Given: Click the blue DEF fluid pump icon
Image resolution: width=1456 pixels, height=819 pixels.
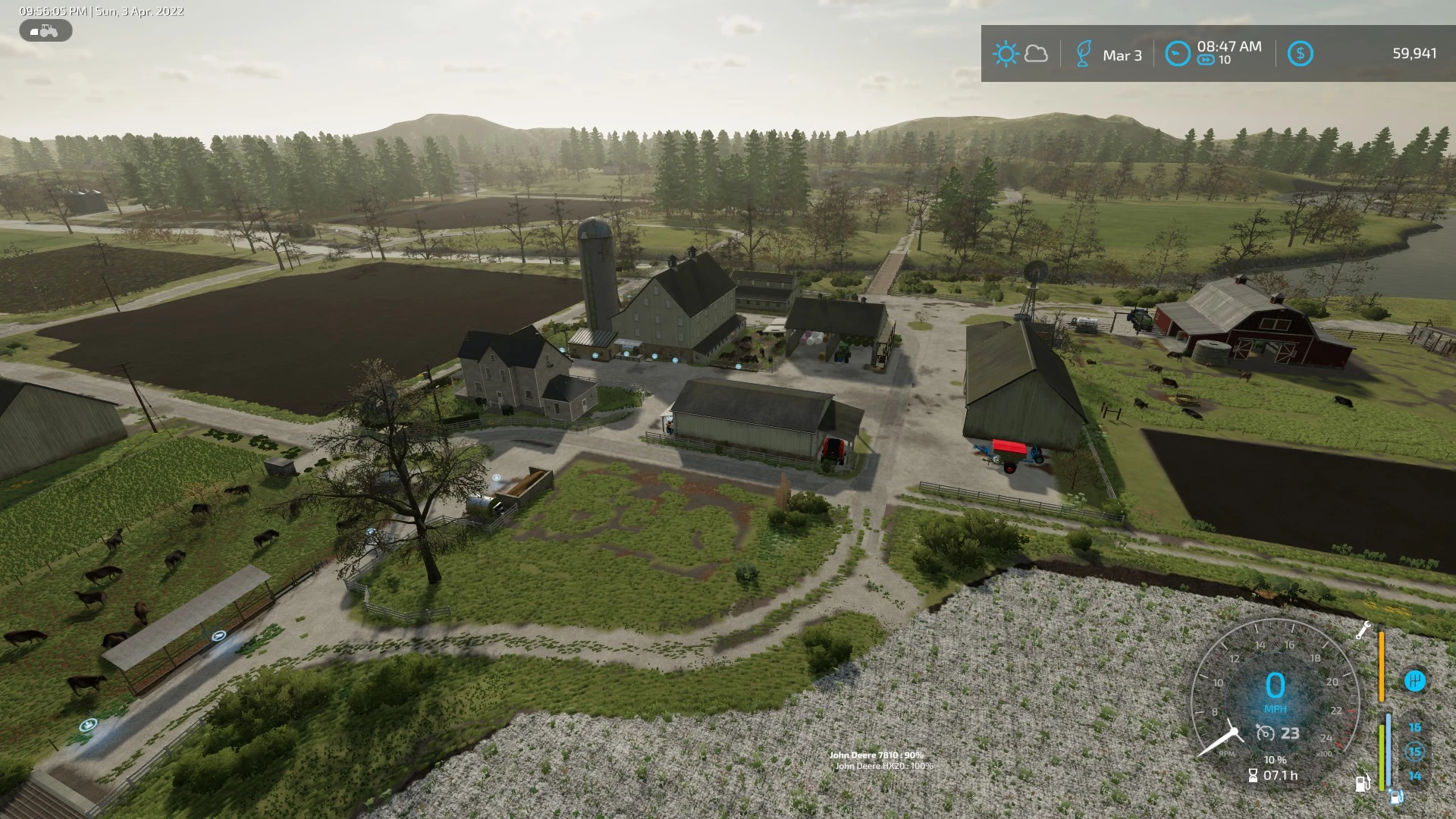Looking at the screenshot, I should pyautogui.click(x=1396, y=797).
